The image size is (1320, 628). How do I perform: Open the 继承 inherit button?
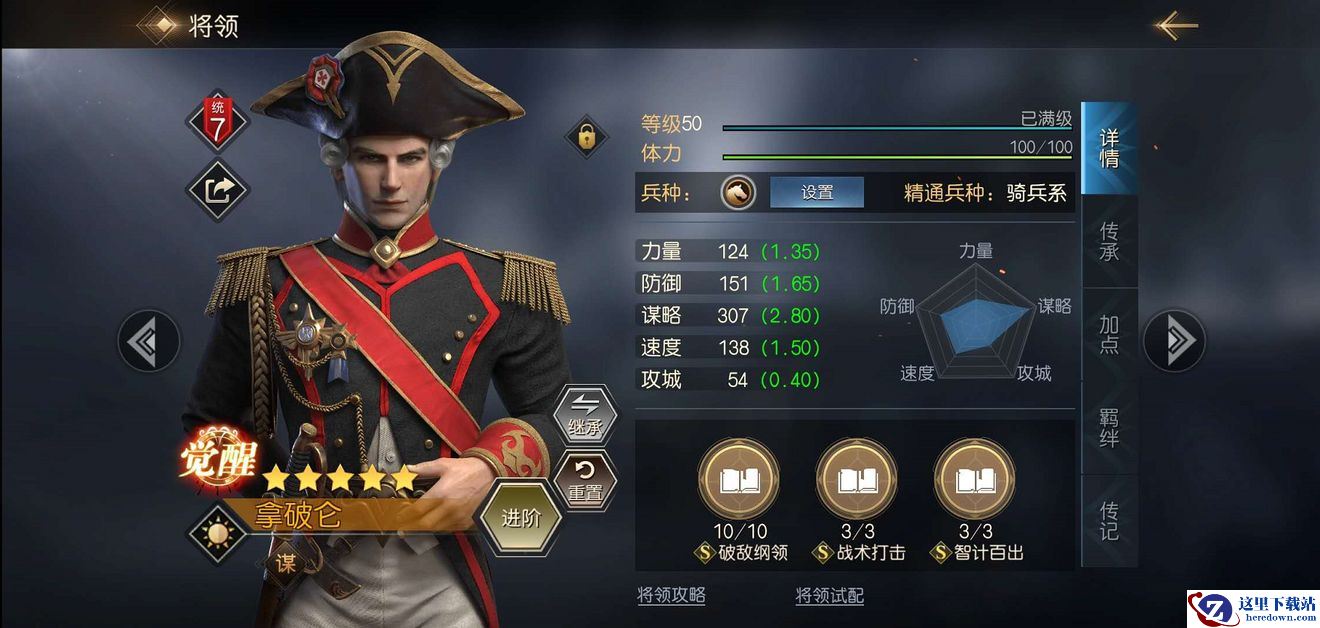tap(585, 414)
